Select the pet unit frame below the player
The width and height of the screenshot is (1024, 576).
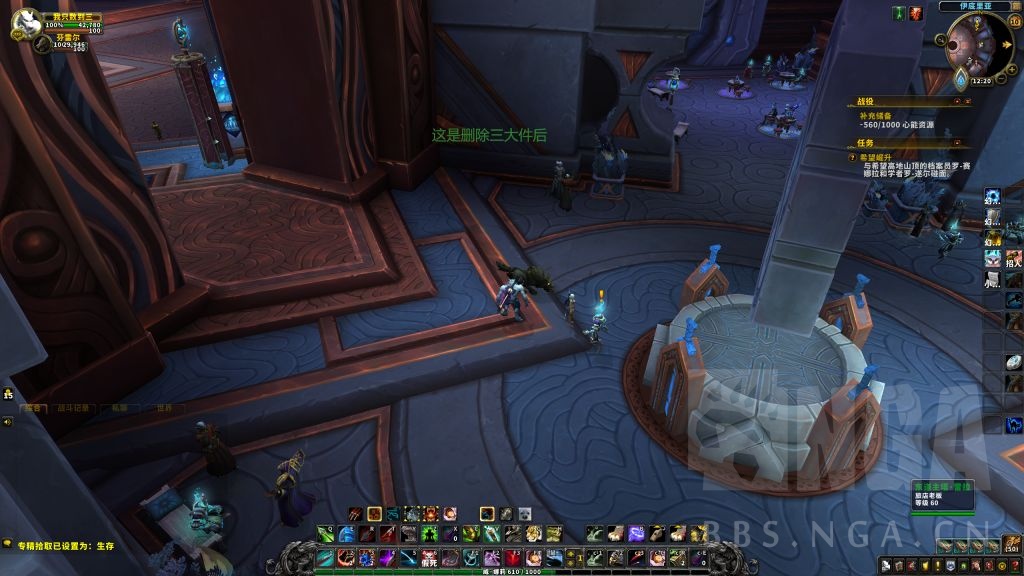43,44
